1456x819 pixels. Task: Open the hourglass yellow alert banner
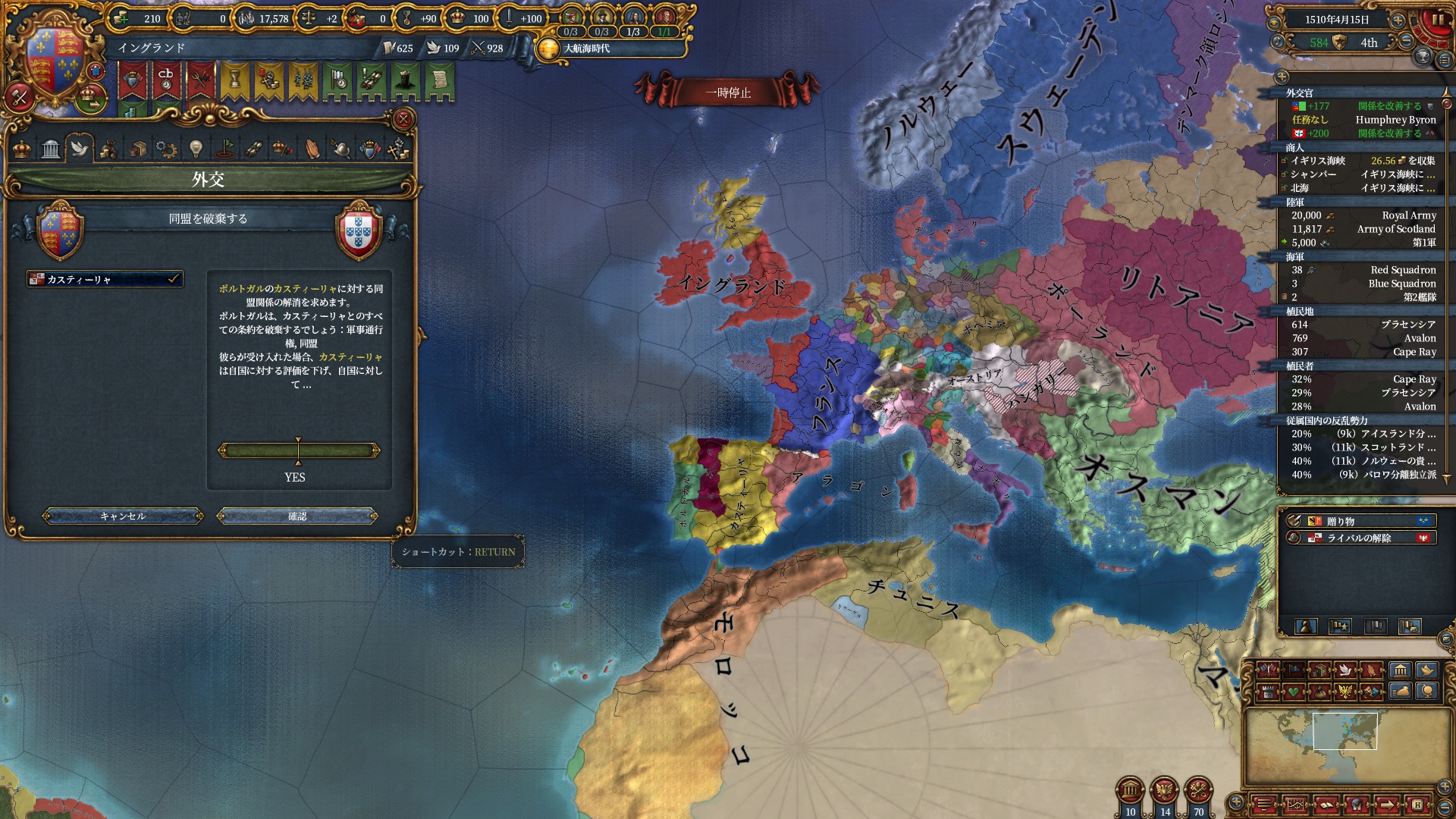tap(234, 80)
